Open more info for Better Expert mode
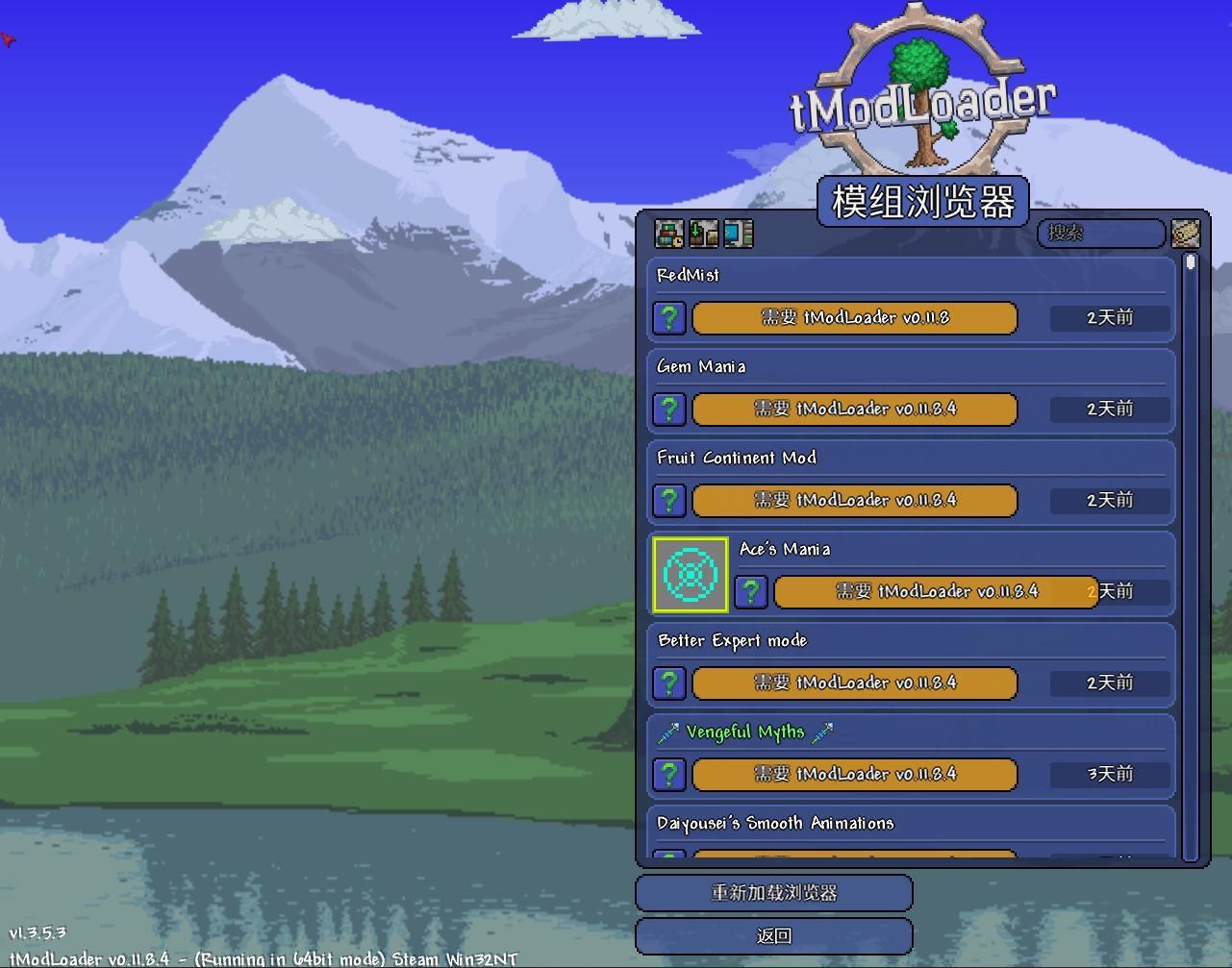 [668, 683]
